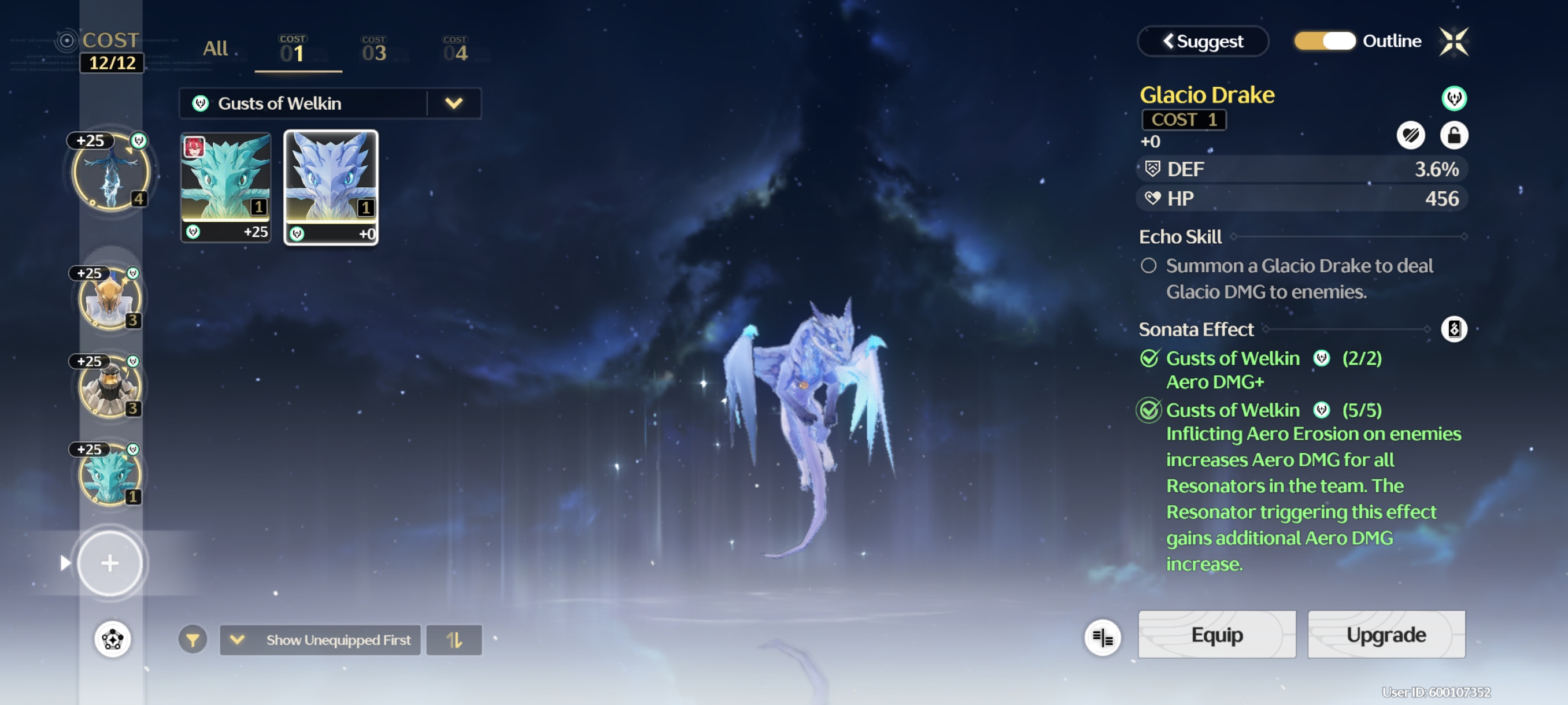This screenshot has width=1568, height=705.
Task: Select the equipped teal drake cost 1 slot
Action: 110,475
